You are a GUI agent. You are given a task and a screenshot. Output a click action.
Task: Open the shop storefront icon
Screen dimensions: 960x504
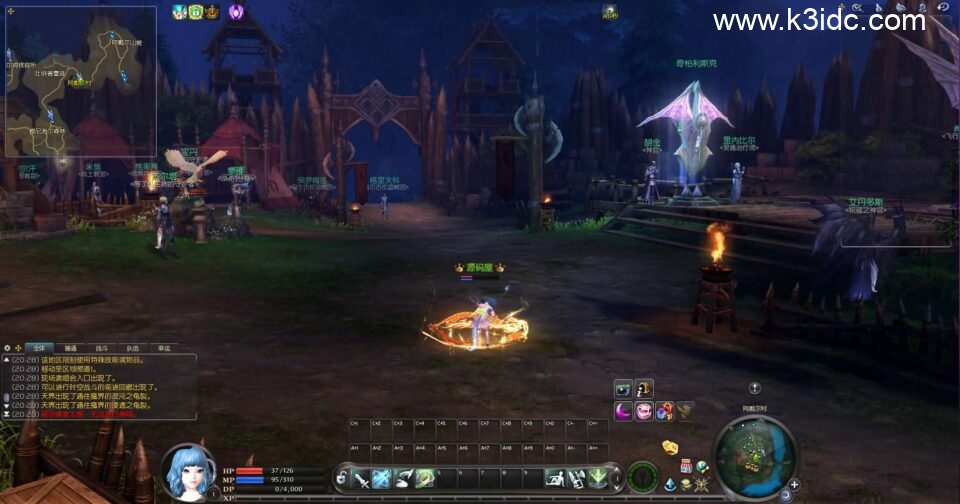click(x=687, y=467)
